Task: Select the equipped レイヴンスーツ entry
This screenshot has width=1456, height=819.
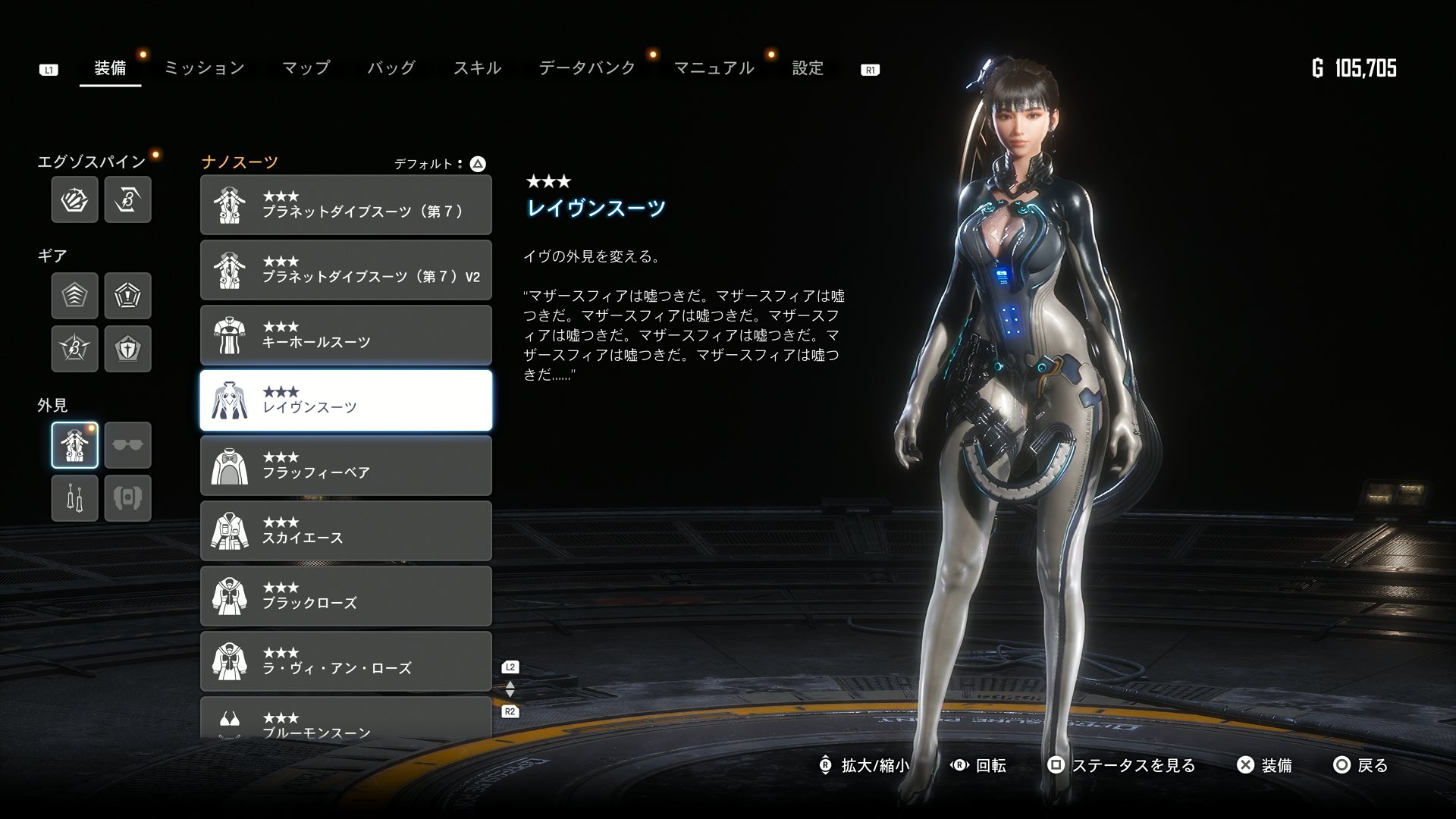Action: click(x=346, y=400)
